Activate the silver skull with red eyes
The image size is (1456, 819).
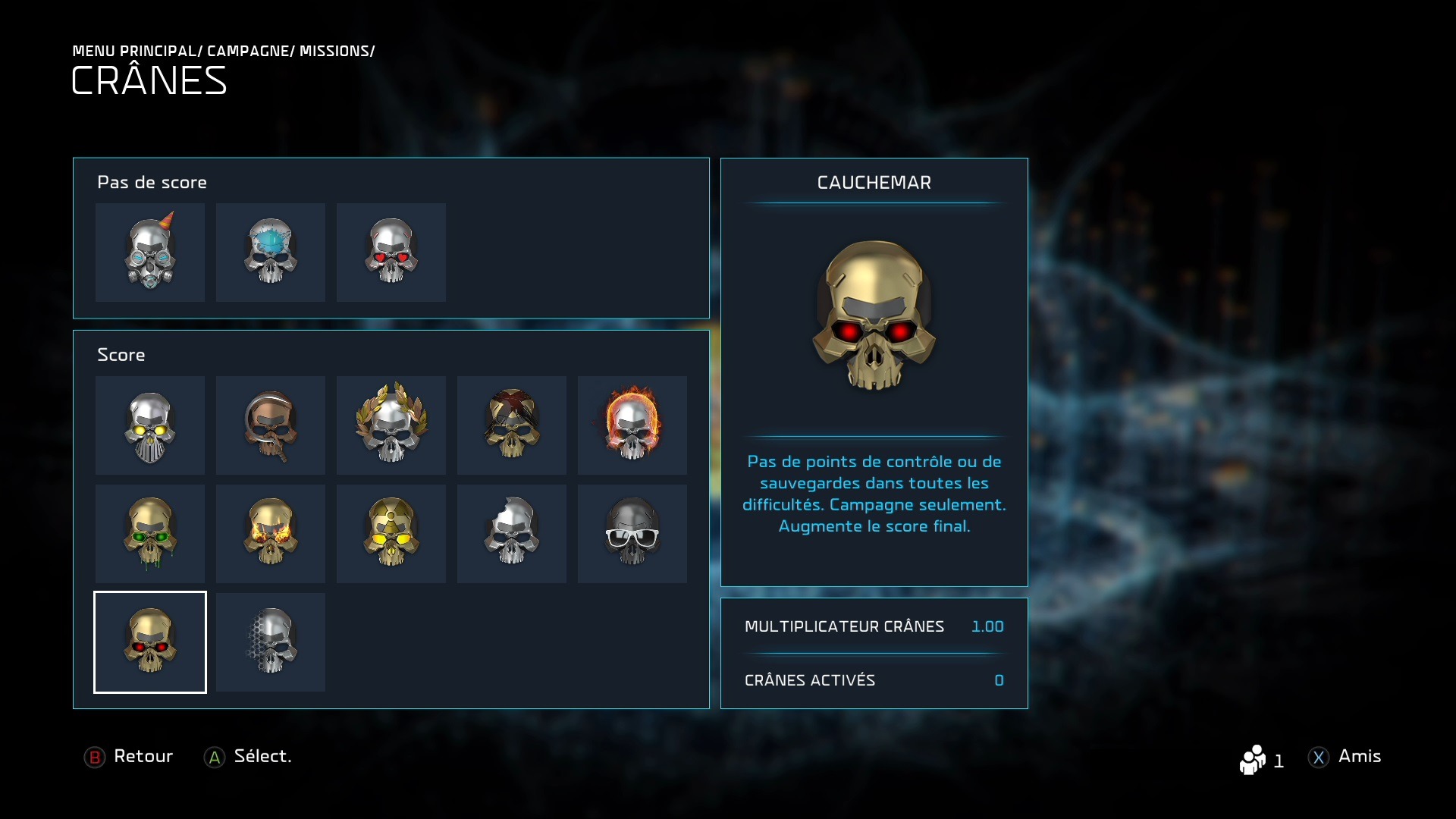click(x=391, y=253)
